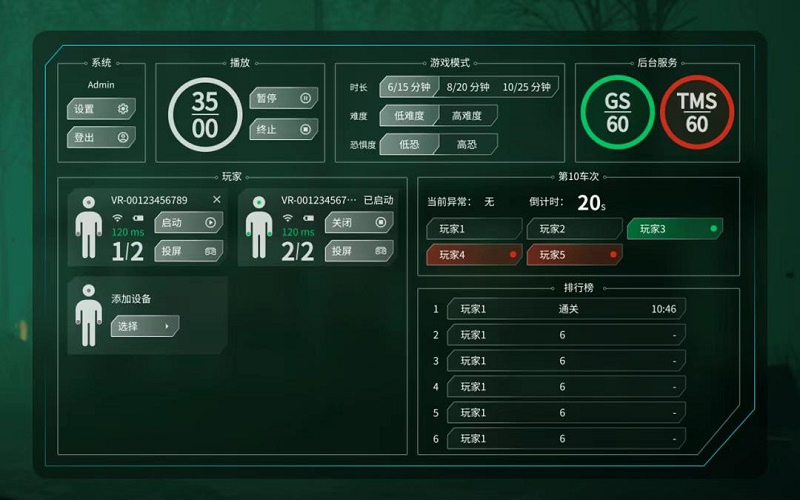Remove device VR-00123456789 with the X
Screen dimensions: 800x500
(x=217, y=200)
